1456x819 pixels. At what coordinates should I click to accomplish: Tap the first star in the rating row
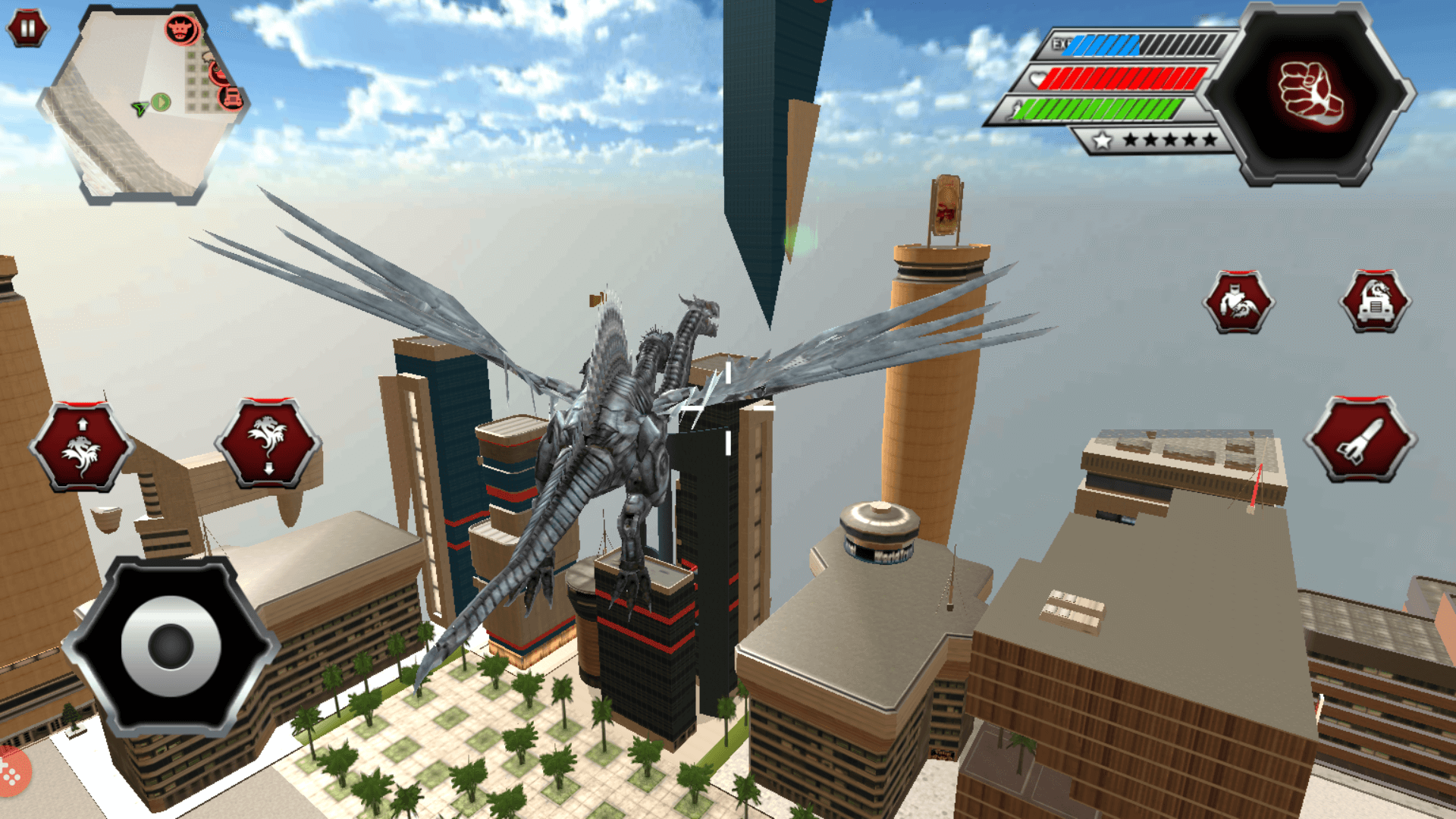1101,140
